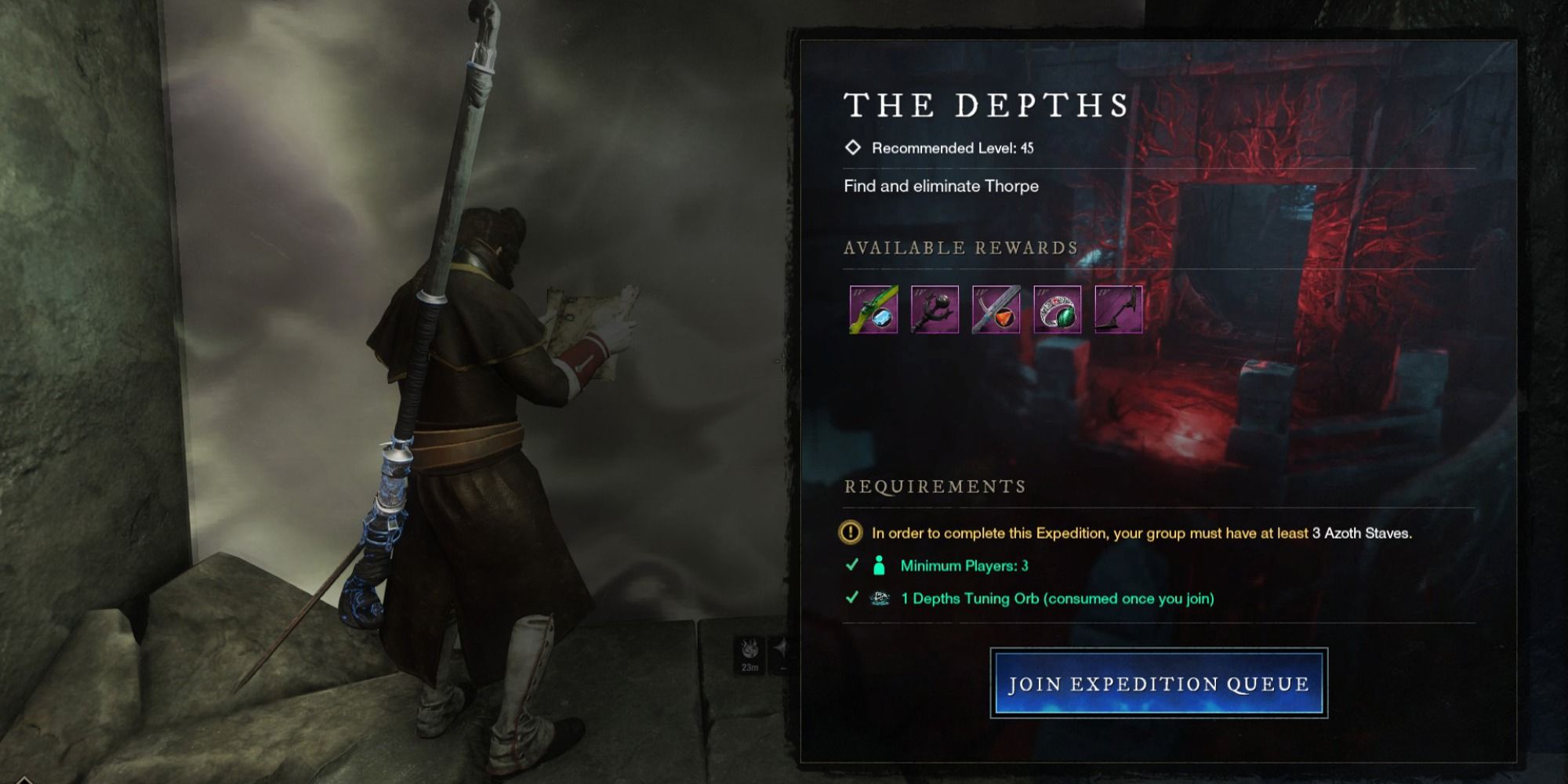Select the green musket reward icon
1568x784 pixels.
point(873,309)
